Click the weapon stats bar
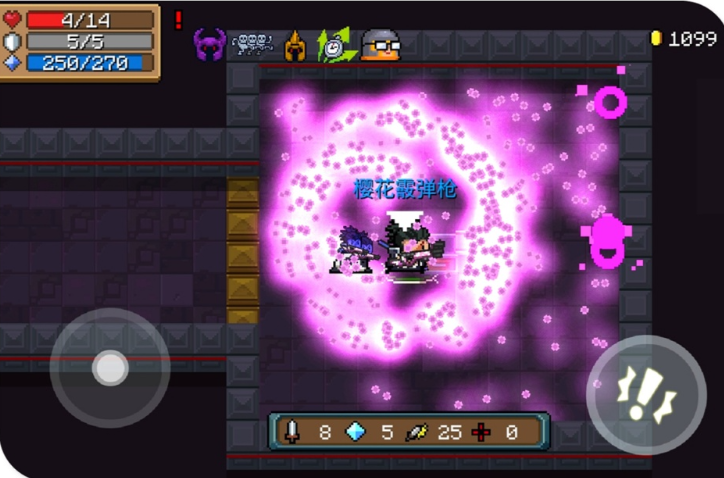724x478 pixels. [408, 432]
